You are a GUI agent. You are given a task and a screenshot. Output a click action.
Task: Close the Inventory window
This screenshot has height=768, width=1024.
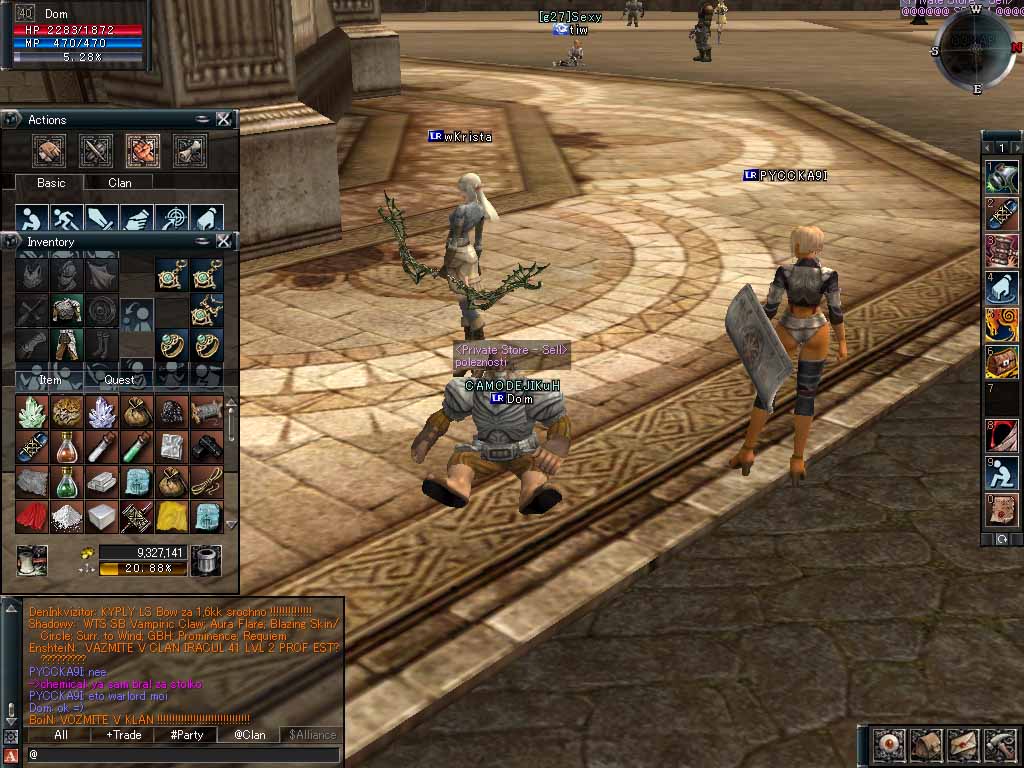(224, 241)
